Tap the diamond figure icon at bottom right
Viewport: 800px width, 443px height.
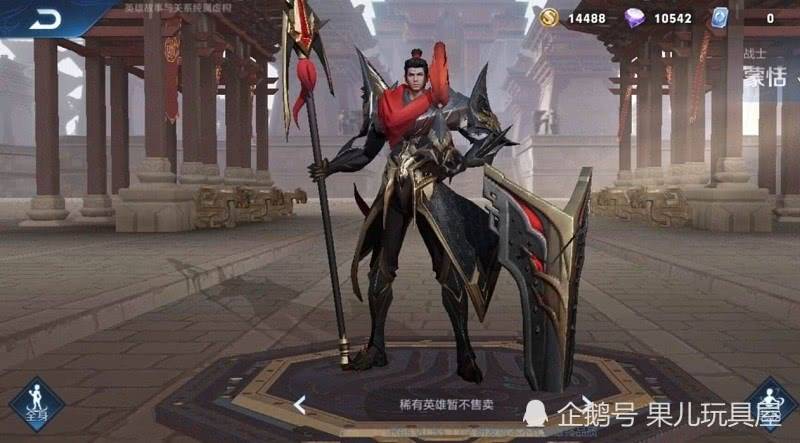click(x=773, y=404)
